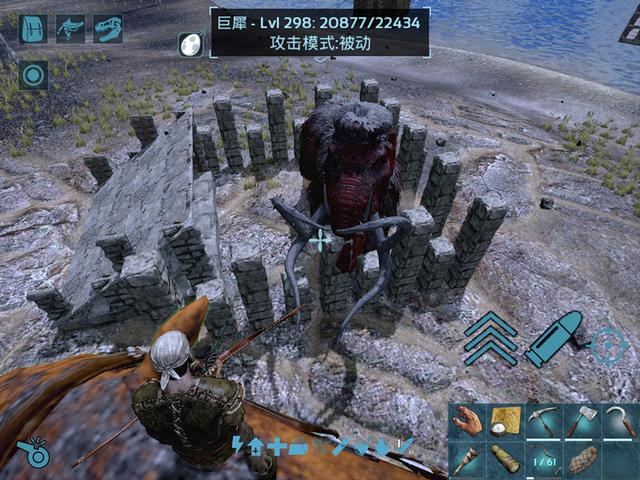
Task: Open the map and compass slot
Action: [505, 423]
